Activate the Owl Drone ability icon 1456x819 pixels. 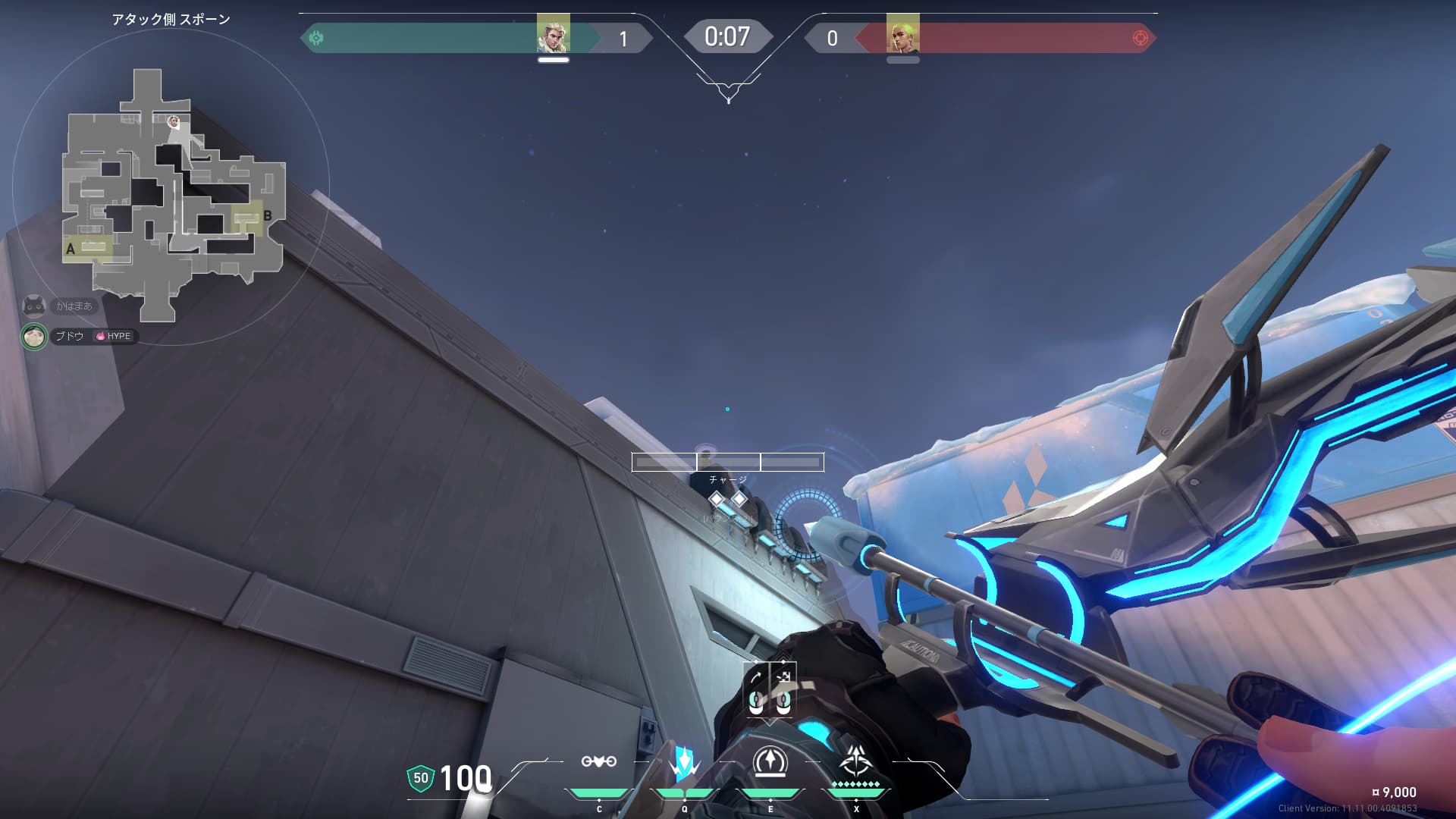(x=598, y=761)
